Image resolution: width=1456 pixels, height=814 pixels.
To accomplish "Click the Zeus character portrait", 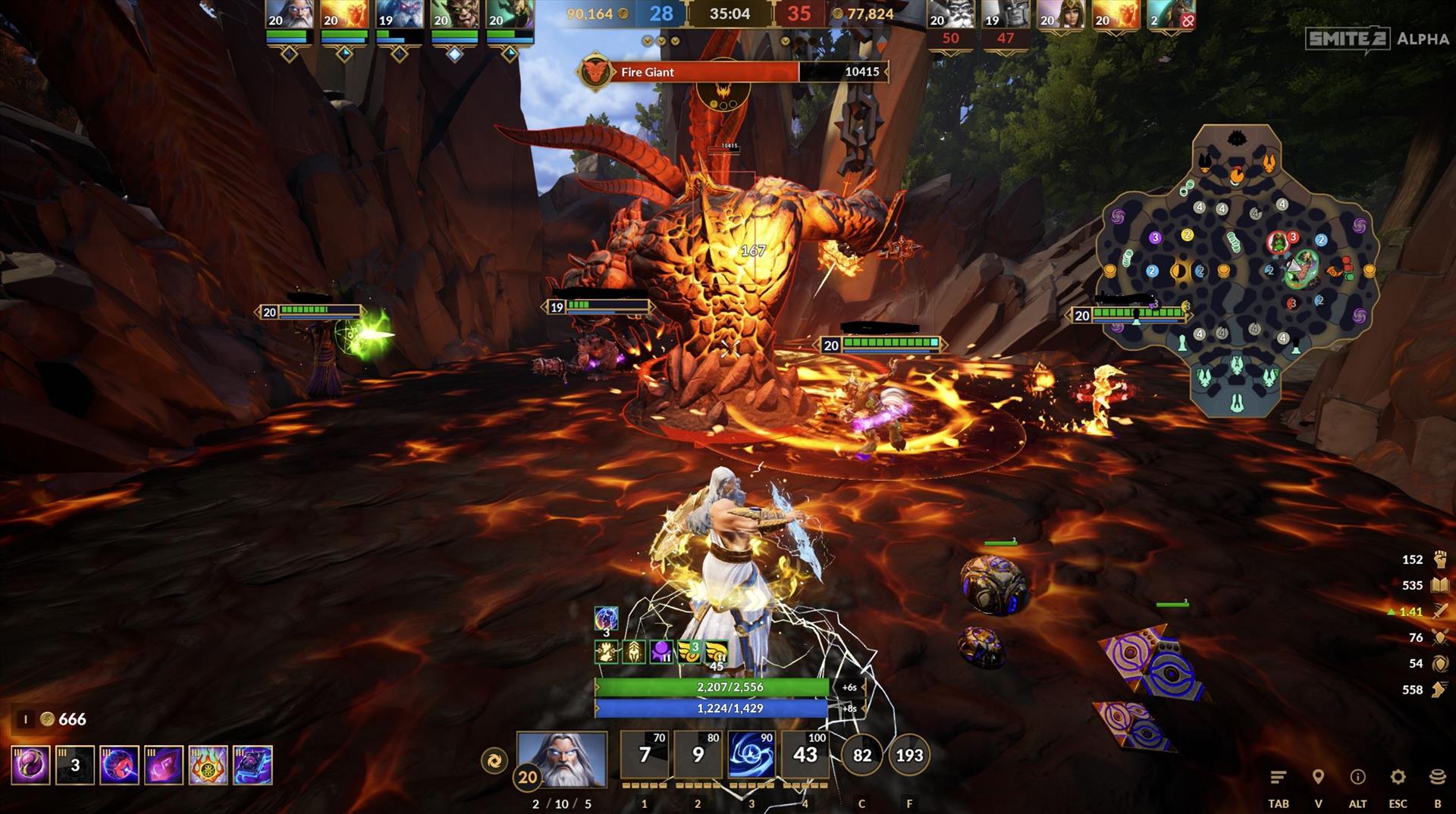I will [562, 759].
